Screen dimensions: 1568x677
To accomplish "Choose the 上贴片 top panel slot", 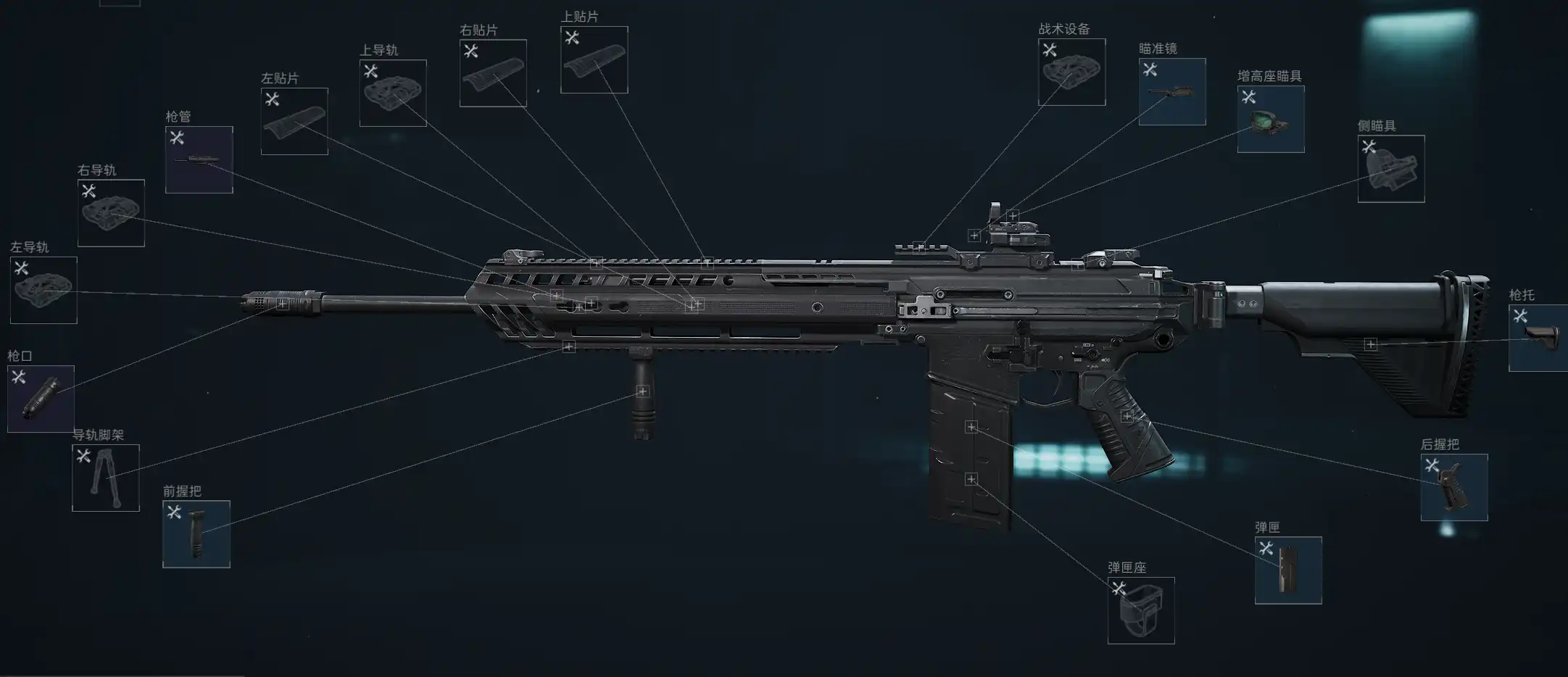I will click(x=594, y=59).
